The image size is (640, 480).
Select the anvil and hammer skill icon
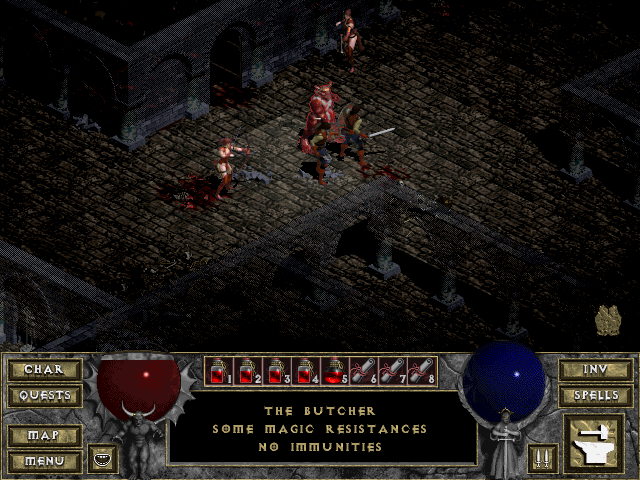[x=595, y=444]
